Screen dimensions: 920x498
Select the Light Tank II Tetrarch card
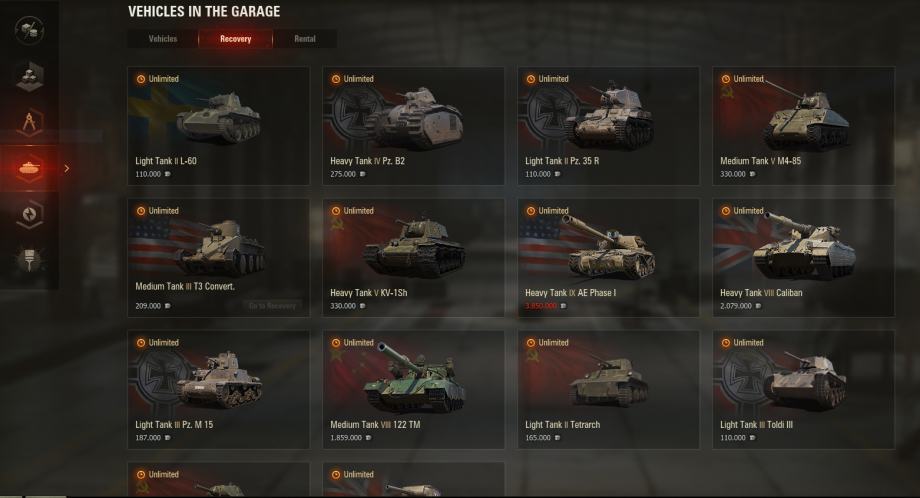608,389
